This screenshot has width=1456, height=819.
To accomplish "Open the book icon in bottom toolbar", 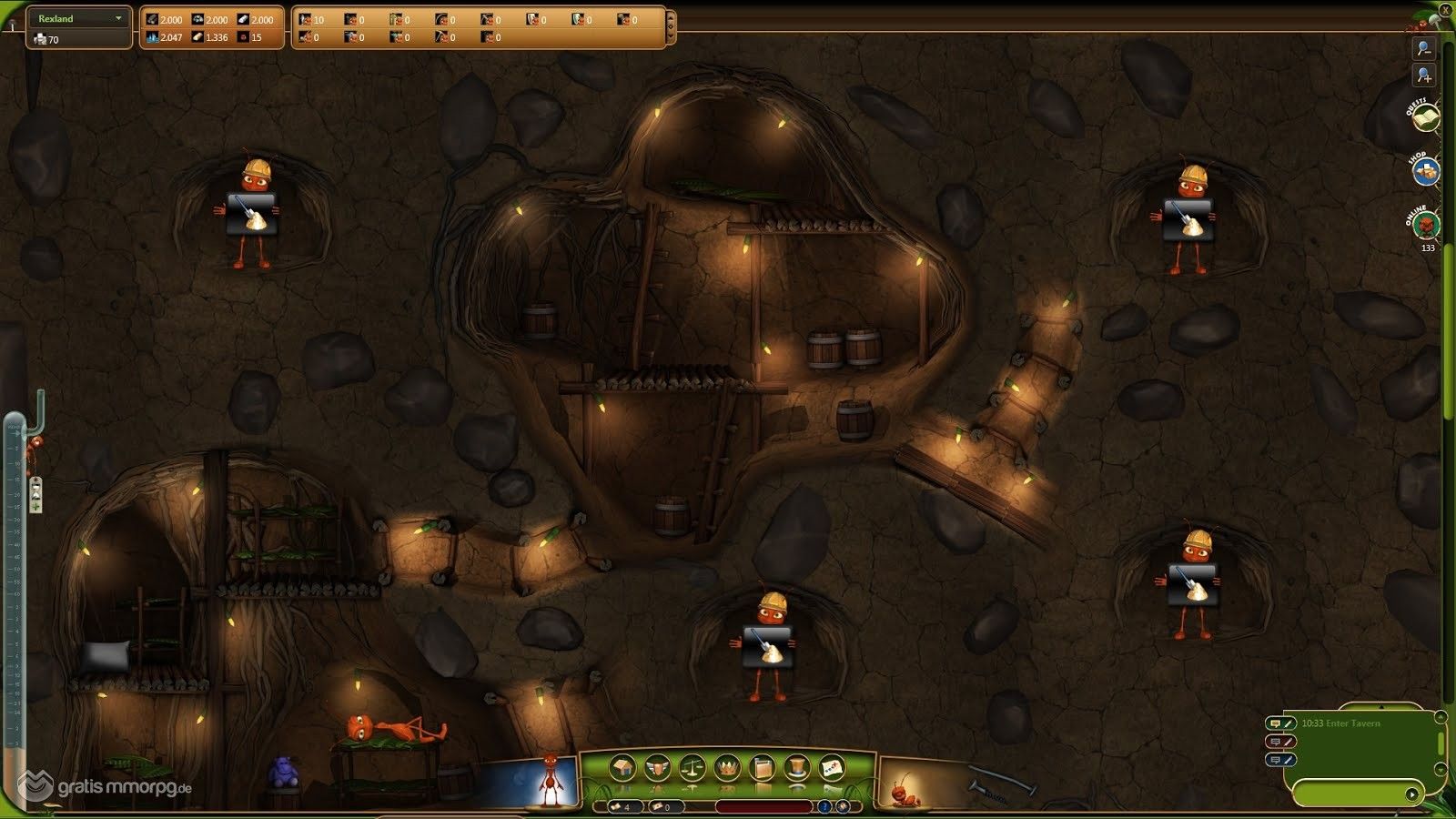I will pos(762,769).
